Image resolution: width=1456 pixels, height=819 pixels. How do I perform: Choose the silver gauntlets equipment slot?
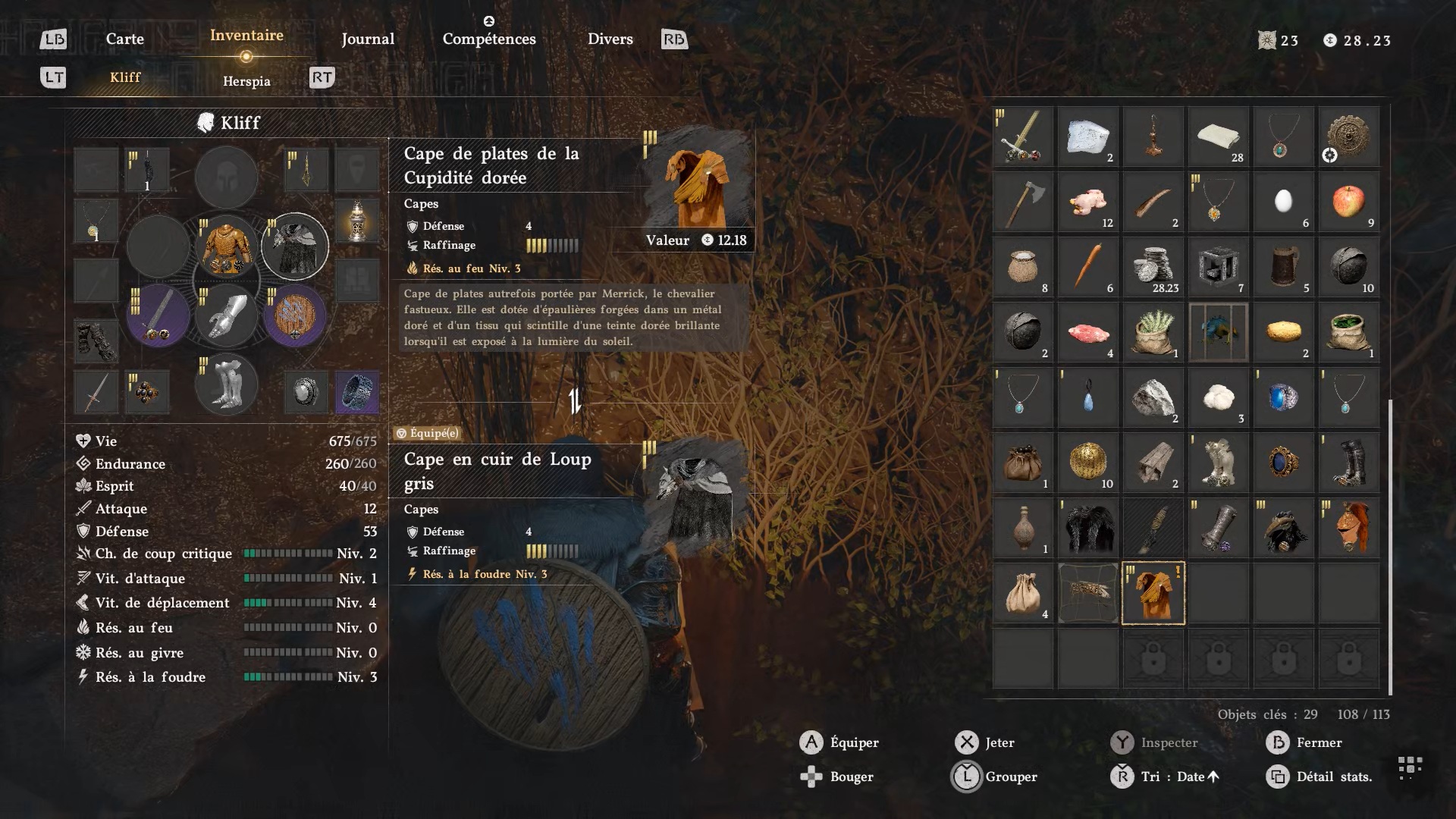tap(226, 315)
